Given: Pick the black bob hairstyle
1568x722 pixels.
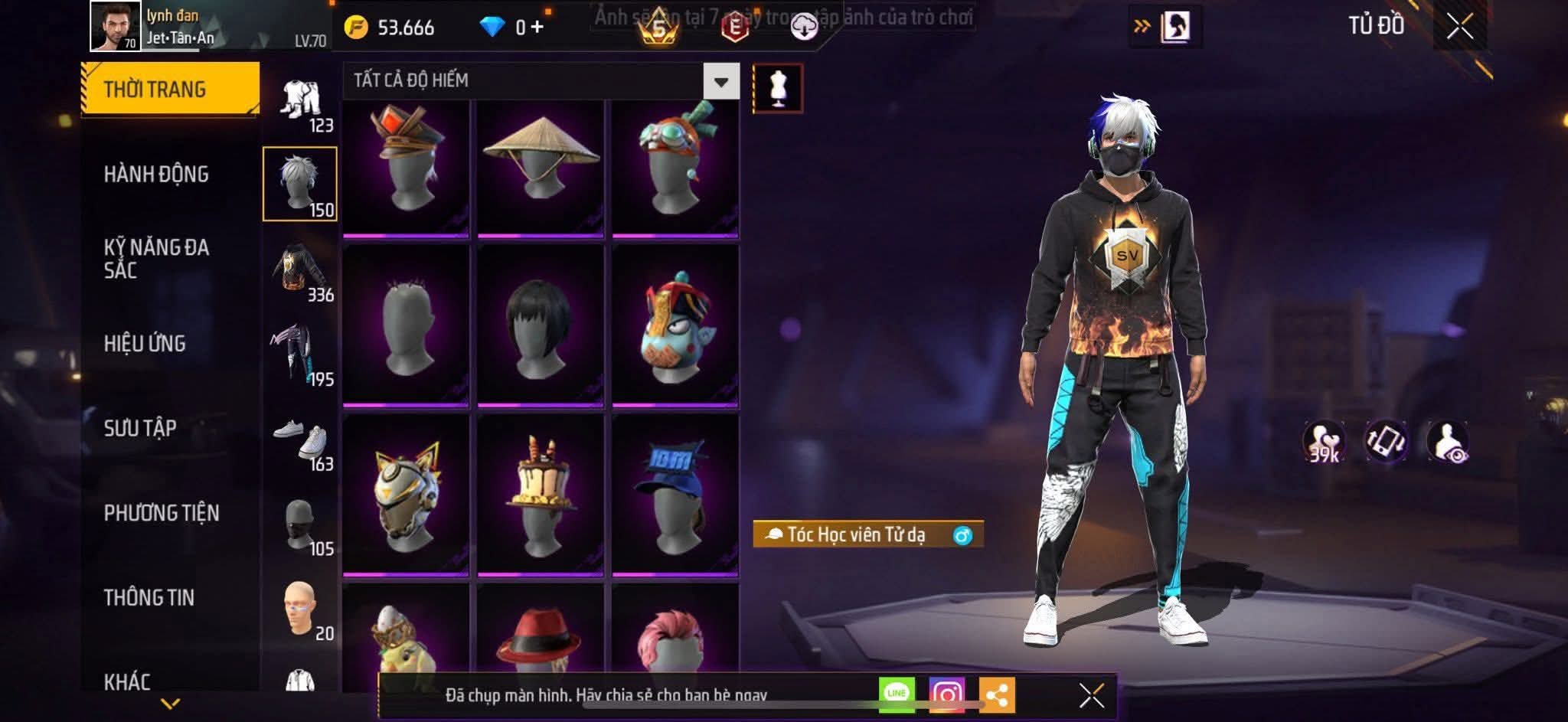Looking at the screenshot, I should point(541,327).
